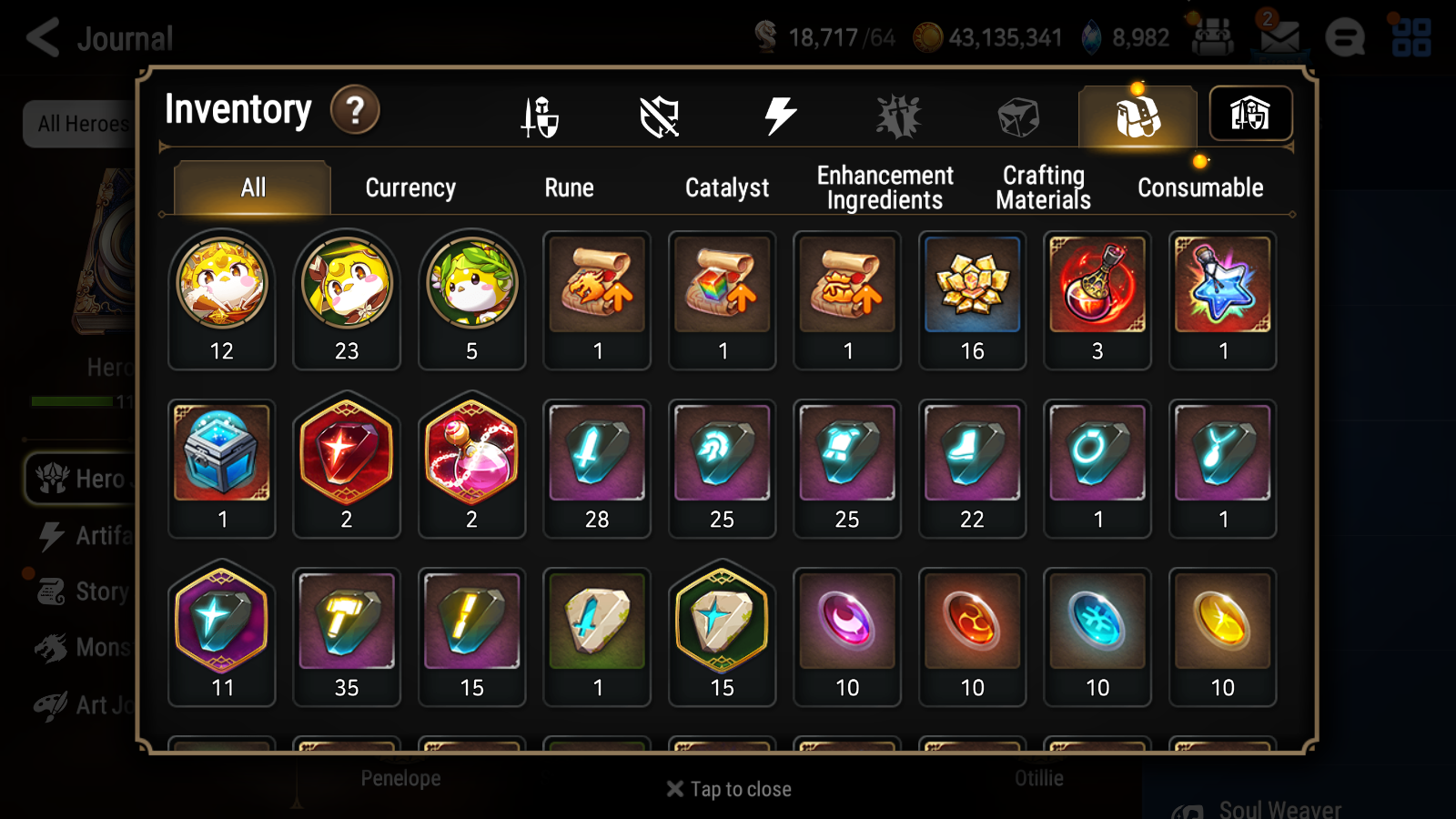The image size is (1456, 819).
Task: Open the Artifact lightning icon
Action: (779, 115)
